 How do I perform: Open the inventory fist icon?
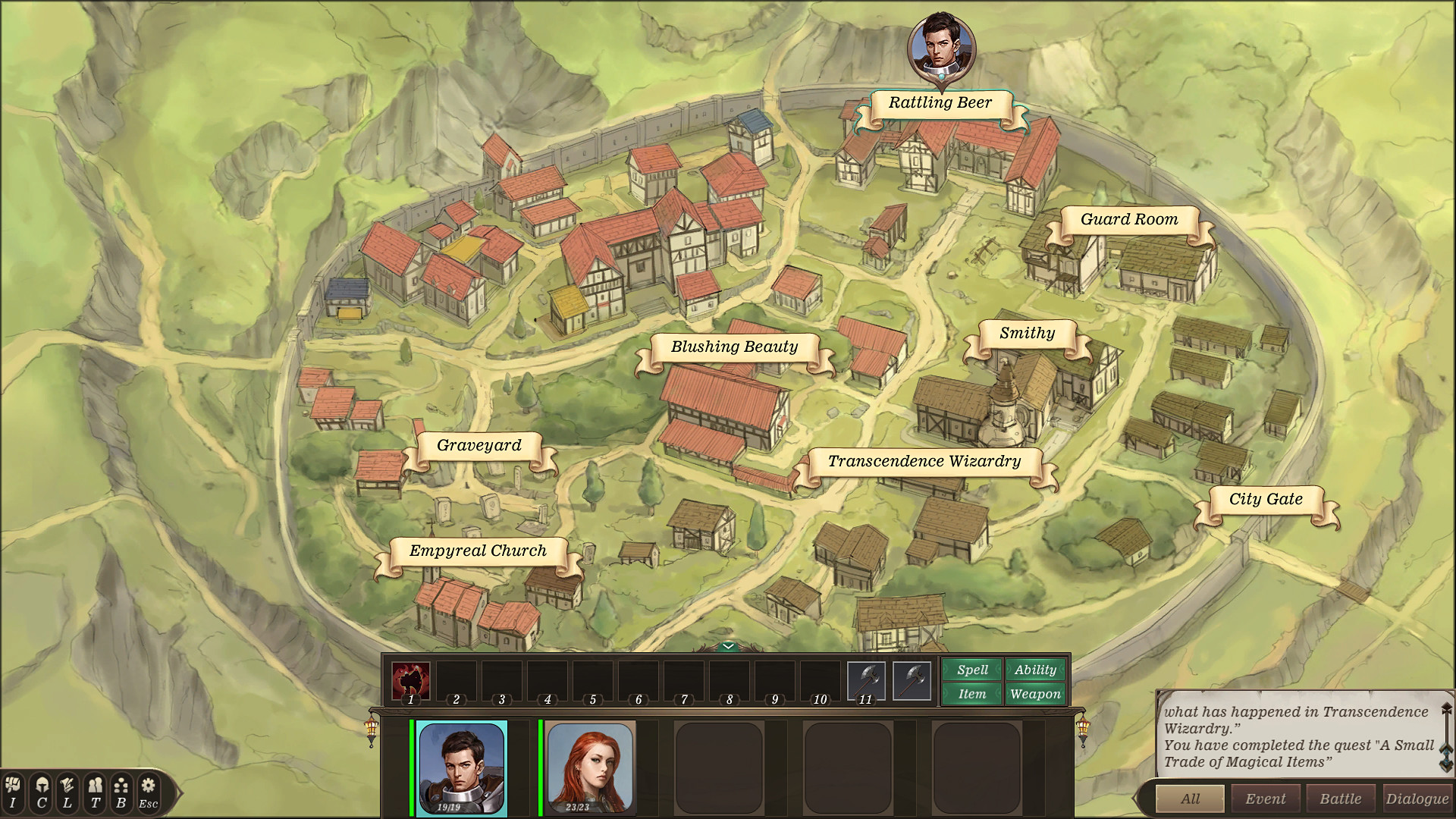point(13,792)
